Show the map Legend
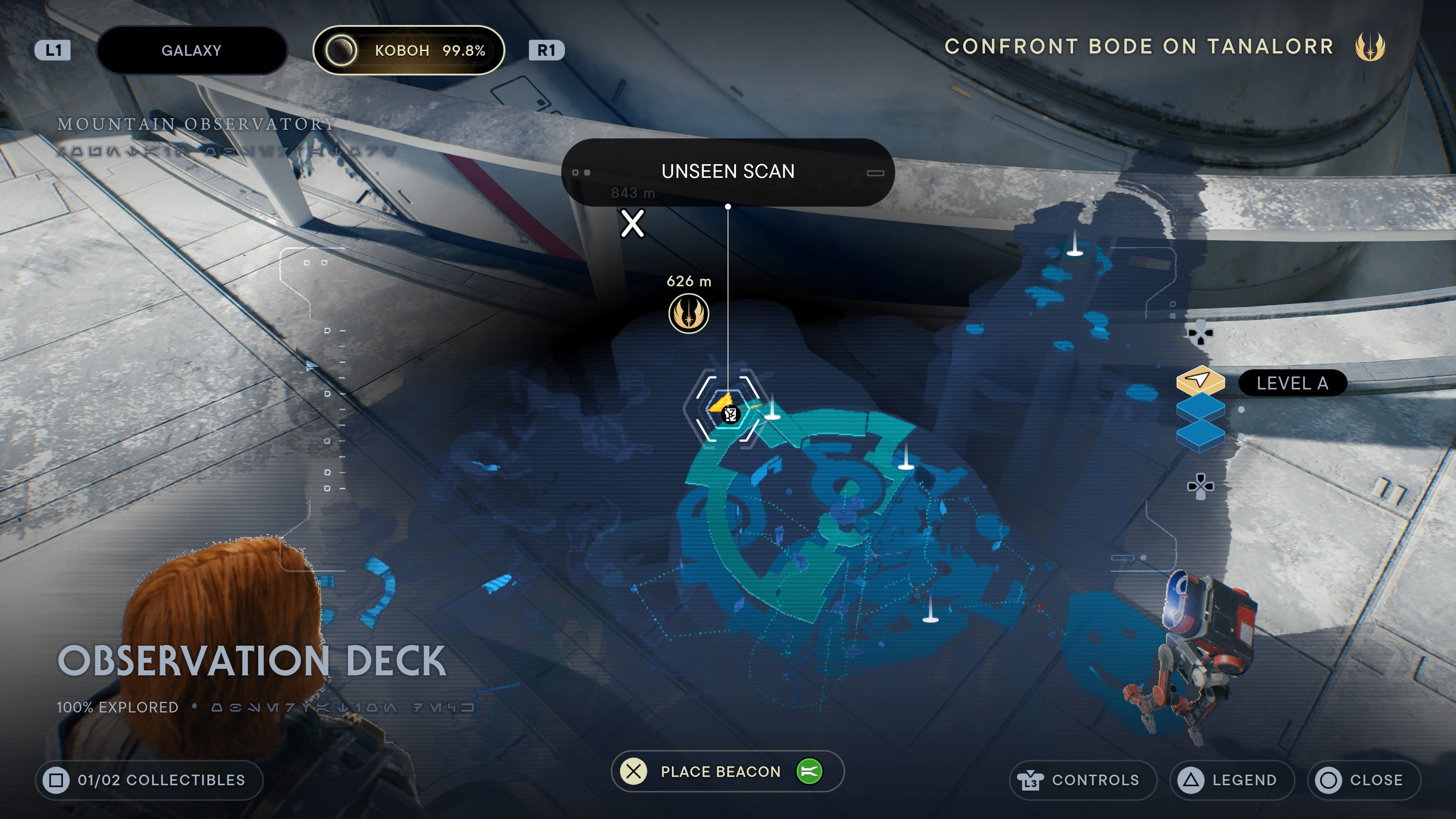The height and width of the screenshot is (819, 1456). coord(1232,780)
